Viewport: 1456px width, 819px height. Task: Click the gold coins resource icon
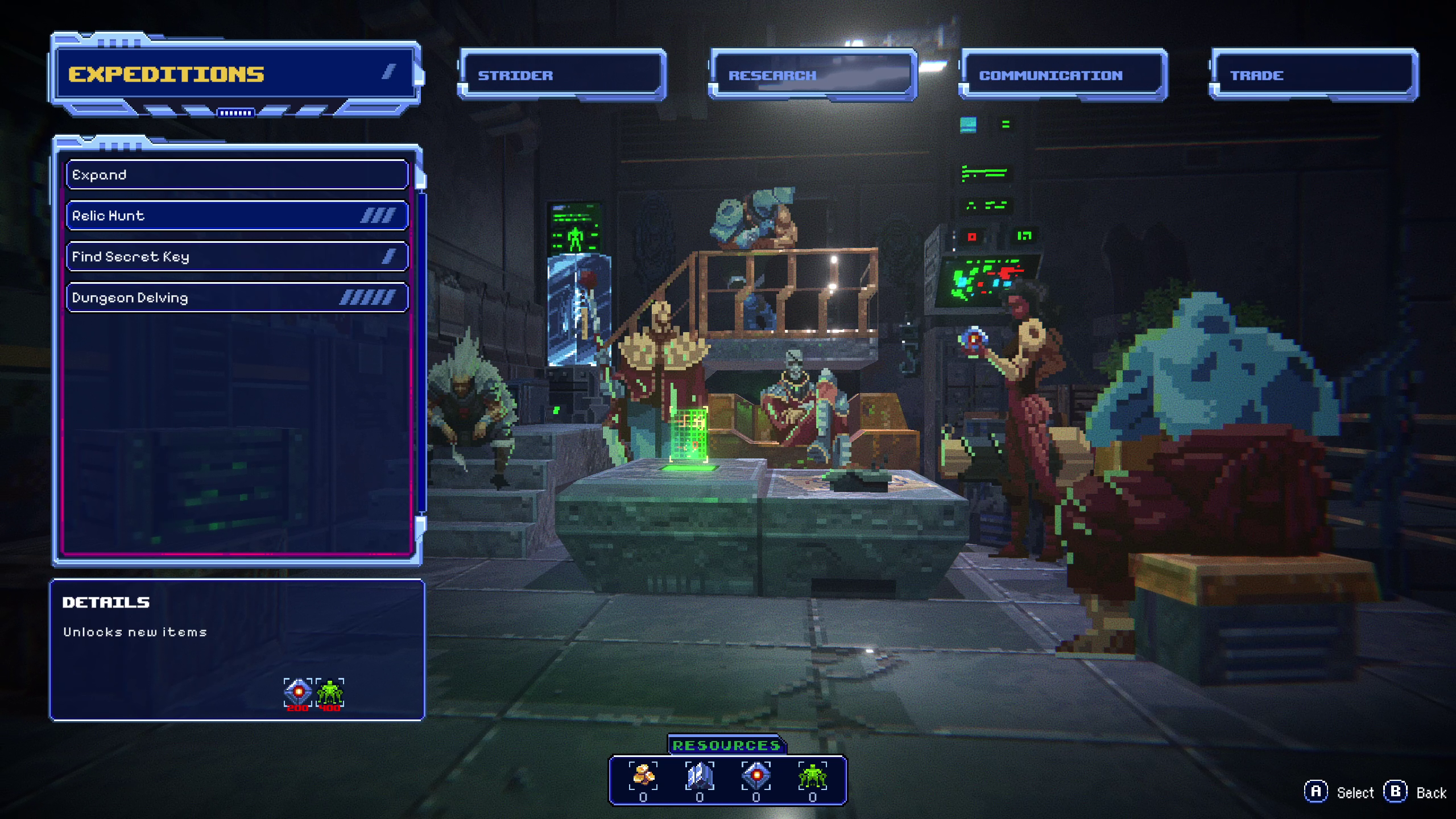point(643,776)
